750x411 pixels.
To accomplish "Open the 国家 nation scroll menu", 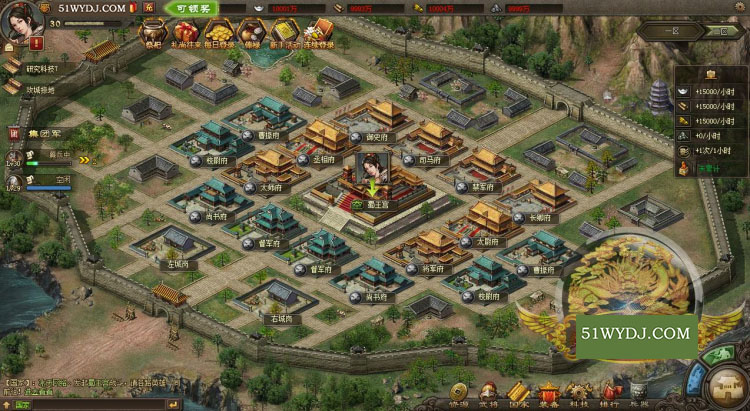I will pyautogui.click(x=519, y=392).
